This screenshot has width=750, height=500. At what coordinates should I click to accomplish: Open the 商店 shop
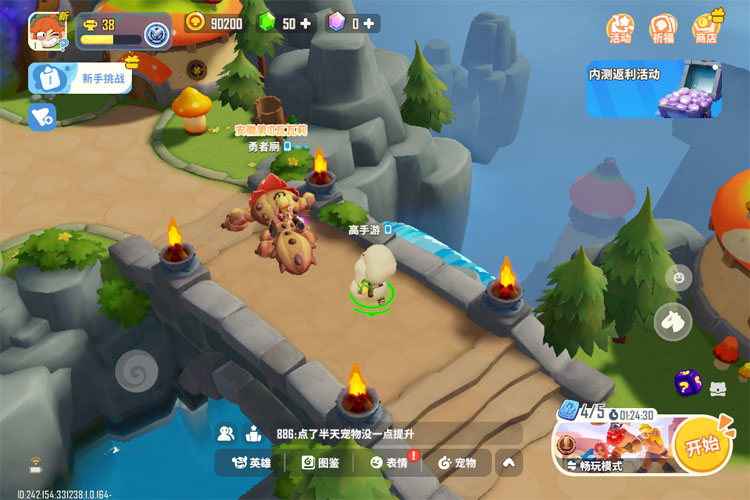click(706, 29)
